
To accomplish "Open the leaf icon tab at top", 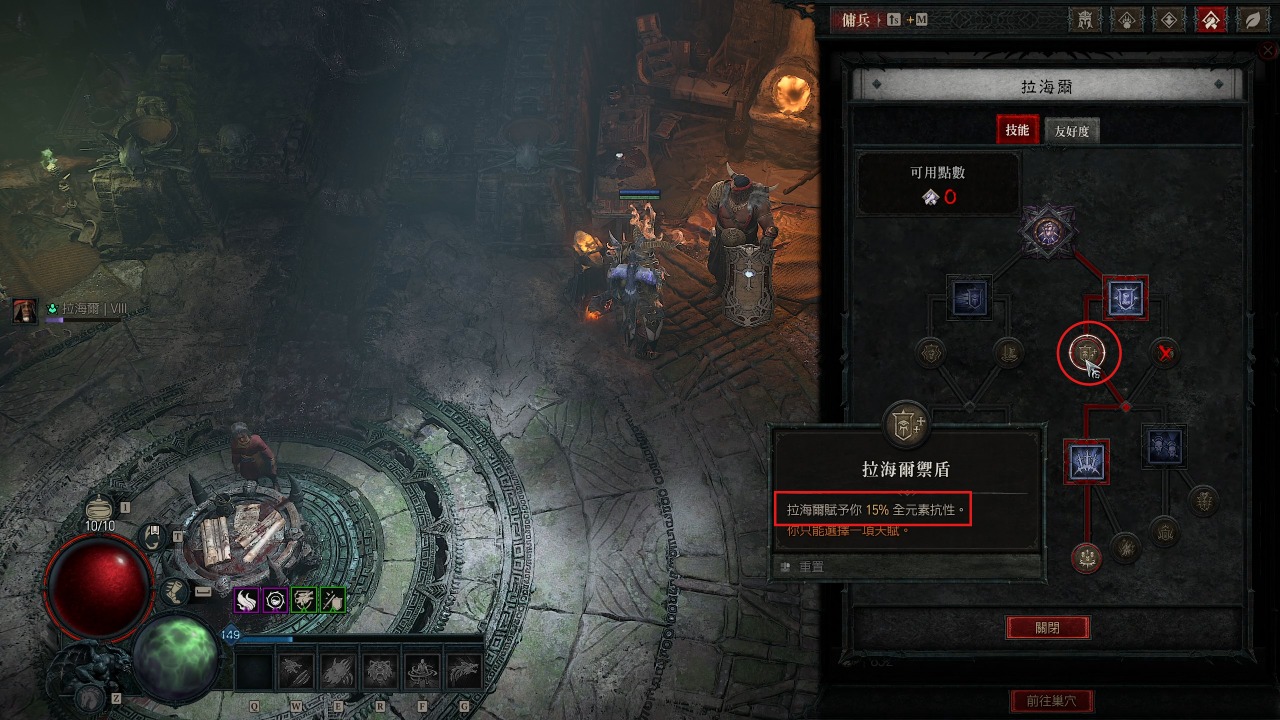I will [1250, 19].
